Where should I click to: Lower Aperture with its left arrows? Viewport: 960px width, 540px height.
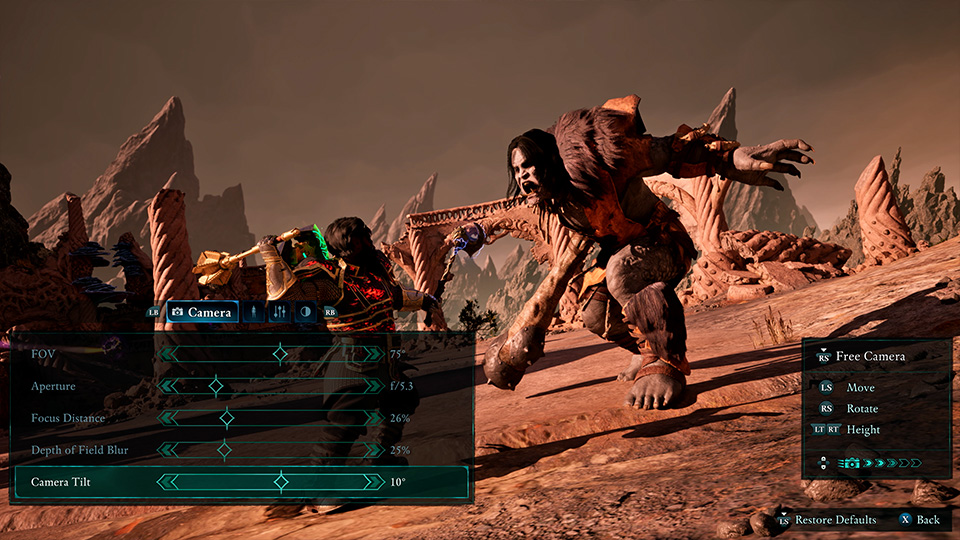point(165,385)
